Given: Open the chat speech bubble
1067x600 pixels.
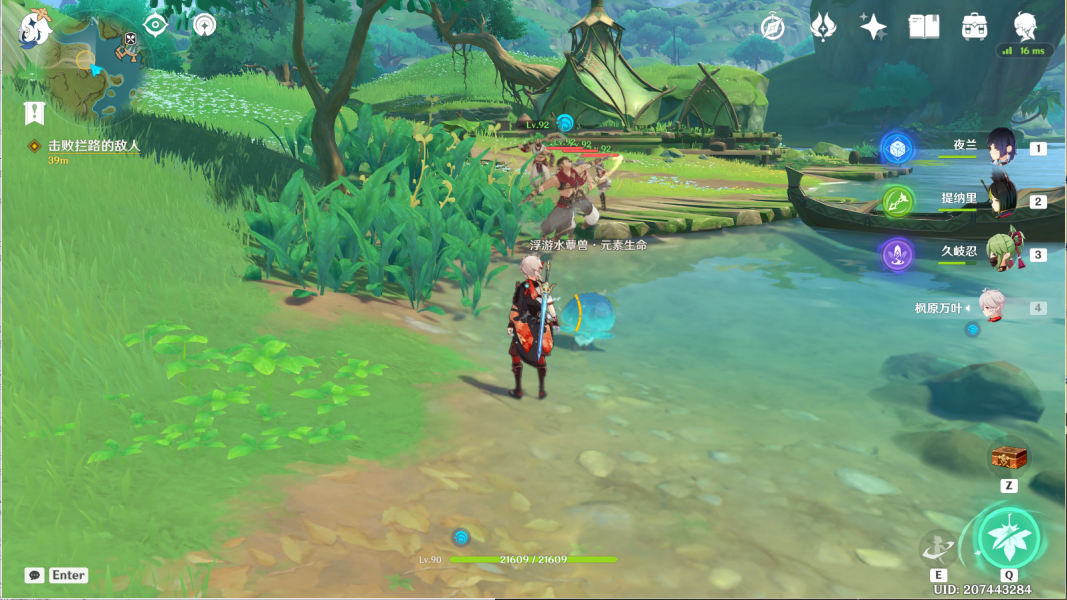Looking at the screenshot, I should [x=35, y=575].
